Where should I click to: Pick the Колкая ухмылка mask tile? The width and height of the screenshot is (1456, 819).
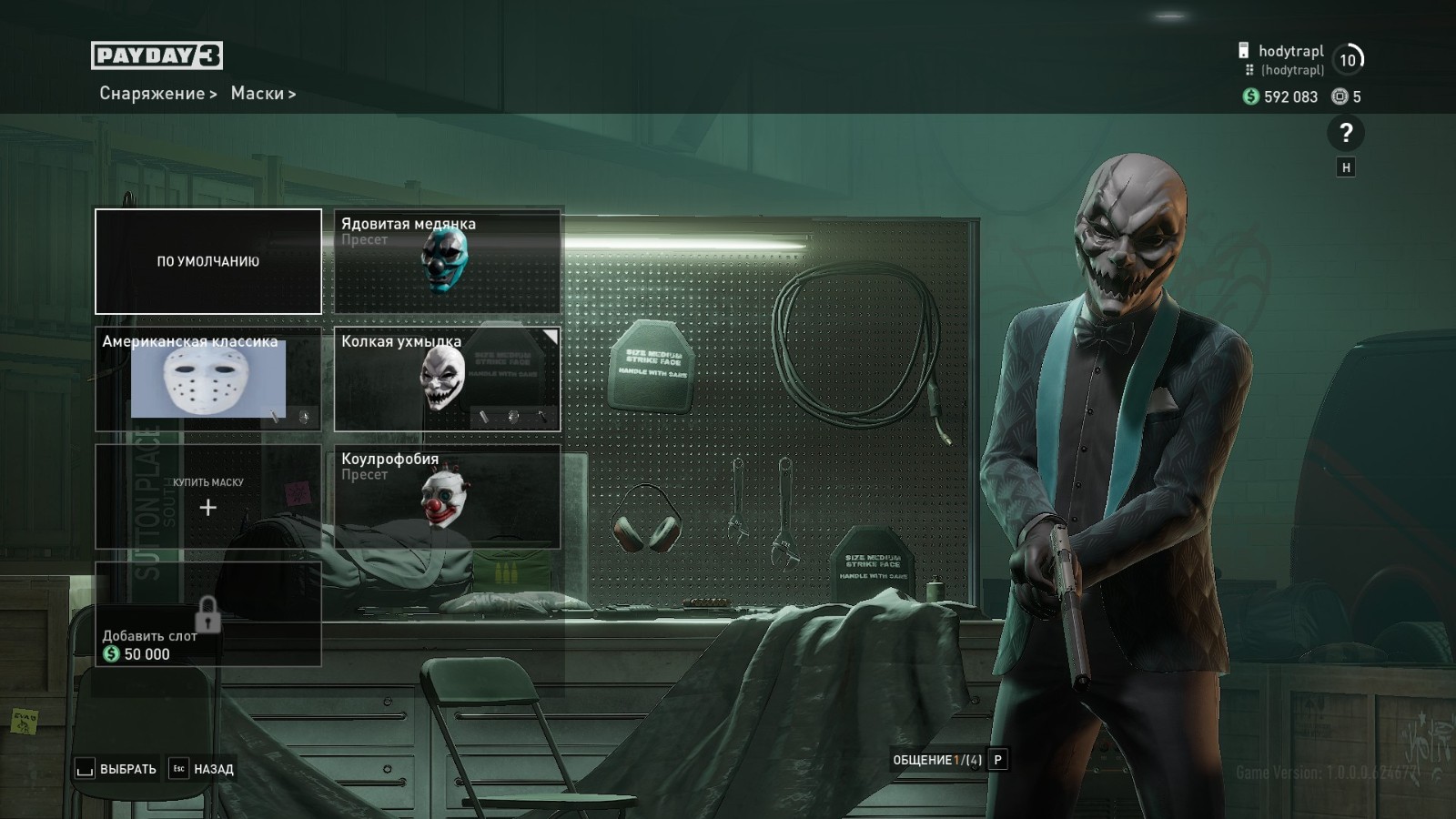(447, 379)
